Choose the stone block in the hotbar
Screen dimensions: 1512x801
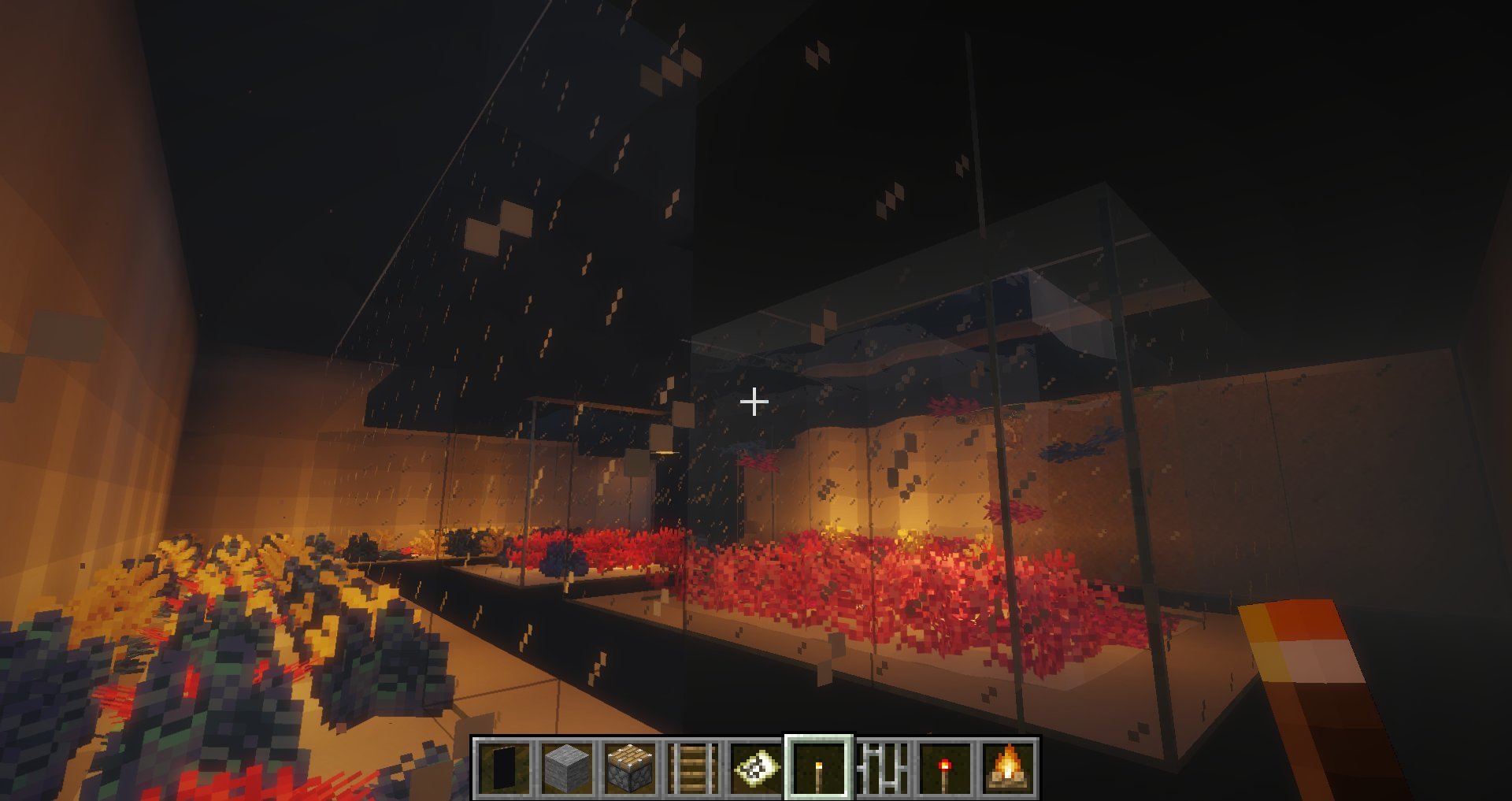566,768
